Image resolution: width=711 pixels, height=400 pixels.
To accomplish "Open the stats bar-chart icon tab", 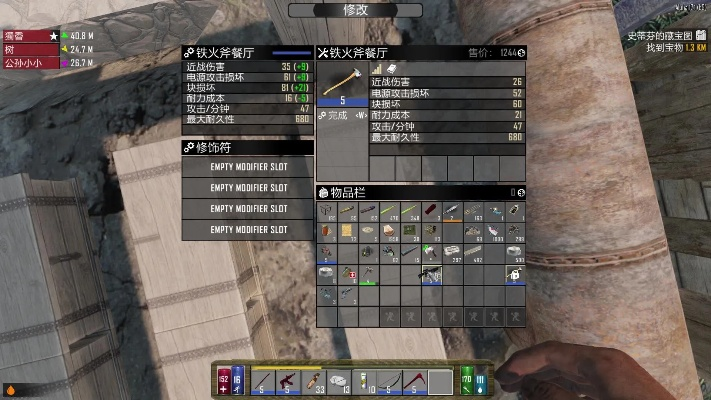I will click(x=377, y=68).
